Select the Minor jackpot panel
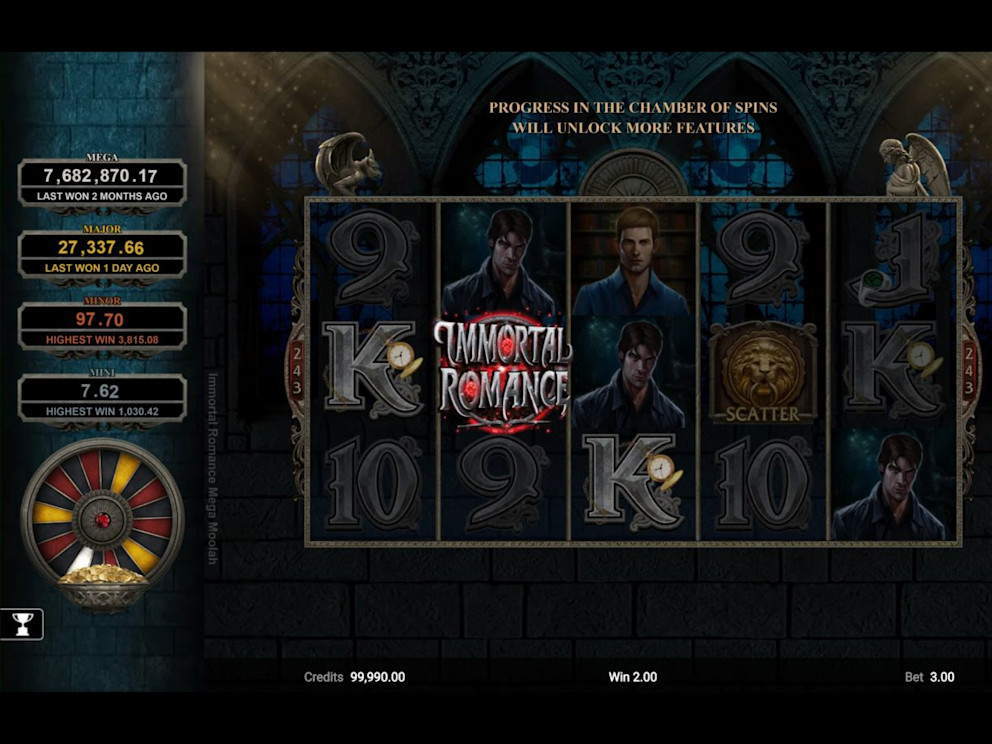The height and width of the screenshot is (744, 992). (102, 327)
